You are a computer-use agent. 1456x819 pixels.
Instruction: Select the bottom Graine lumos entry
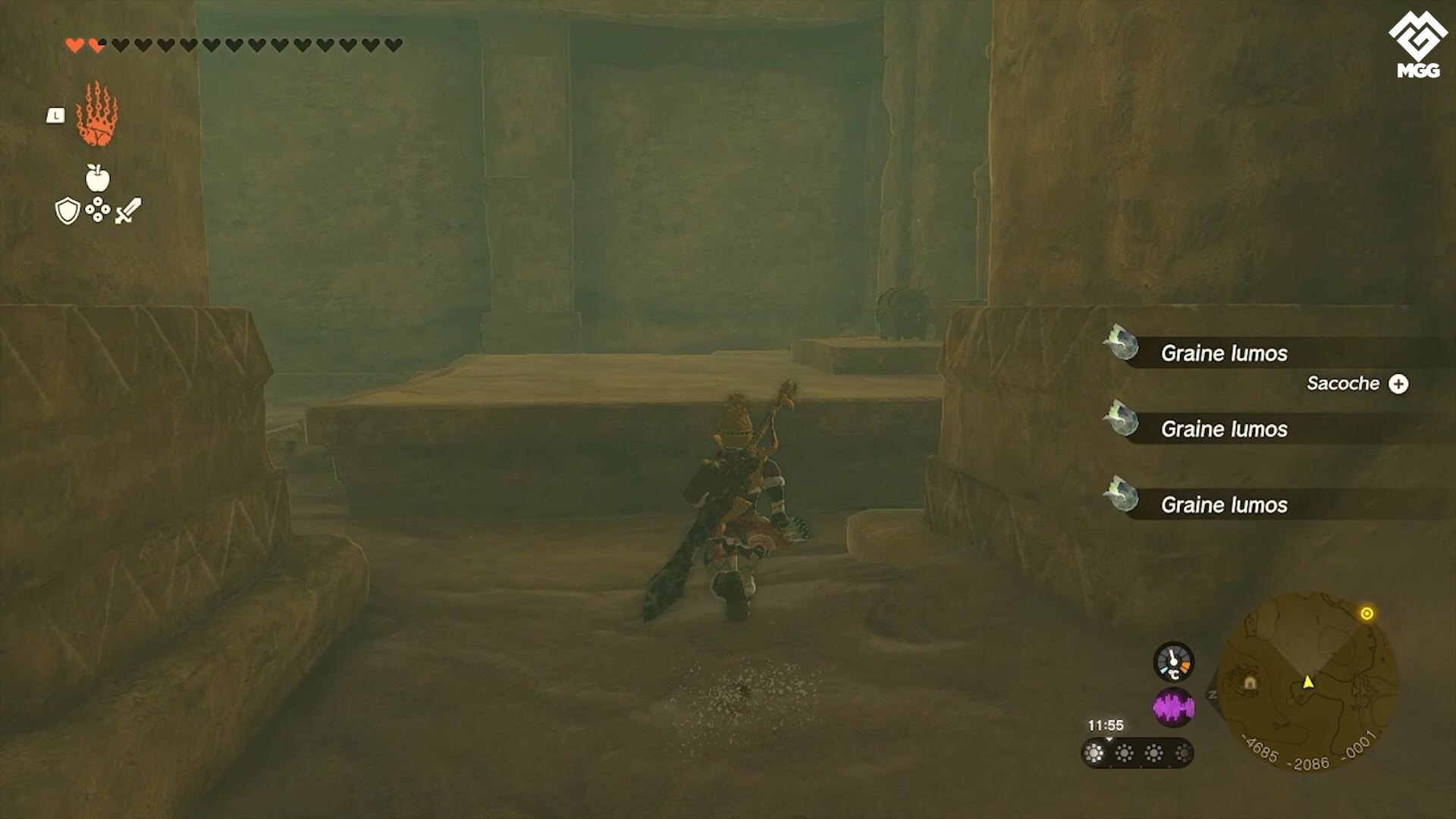click(1224, 505)
